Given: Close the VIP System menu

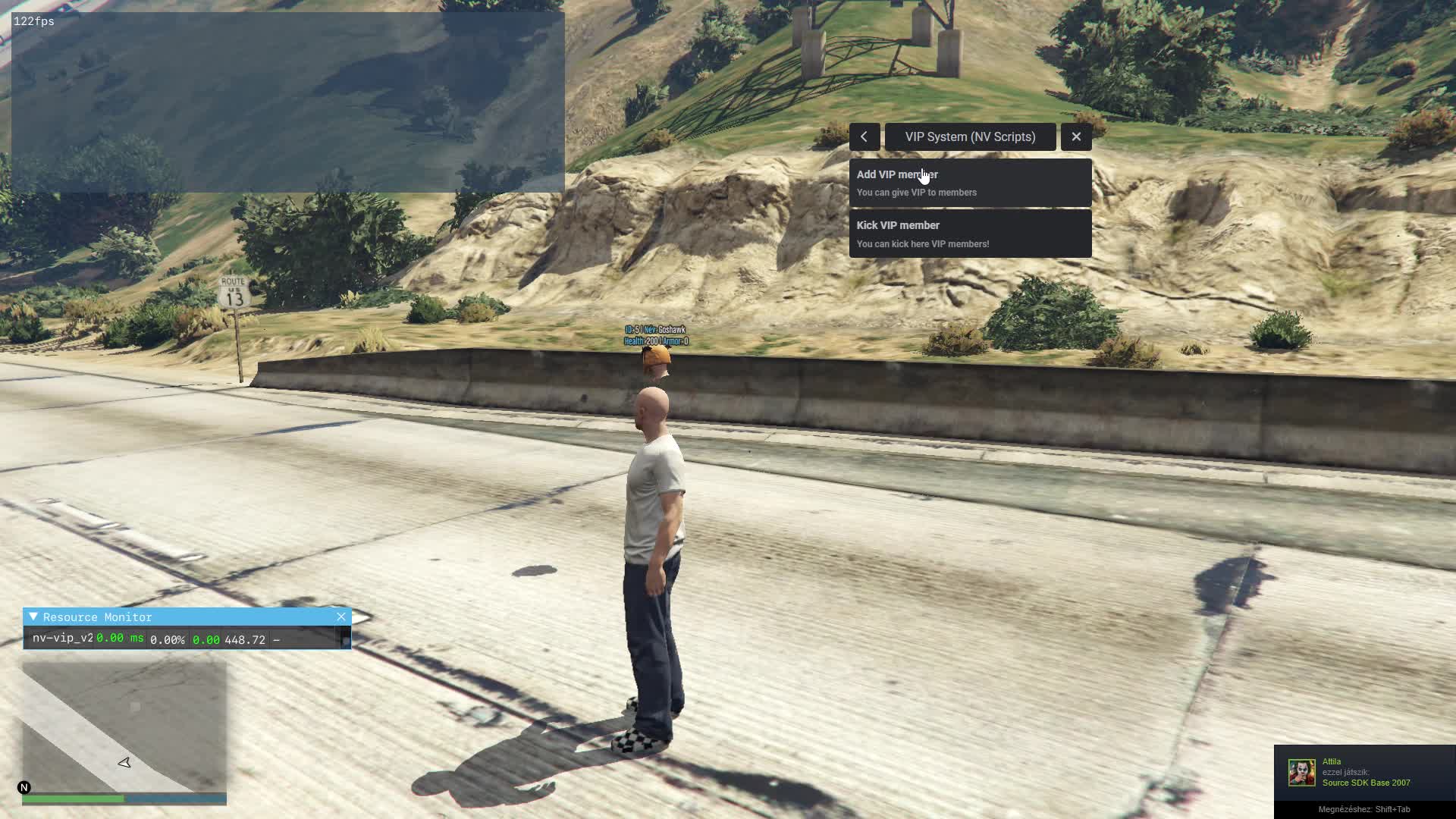Looking at the screenshot, I should click(1076, 137).
